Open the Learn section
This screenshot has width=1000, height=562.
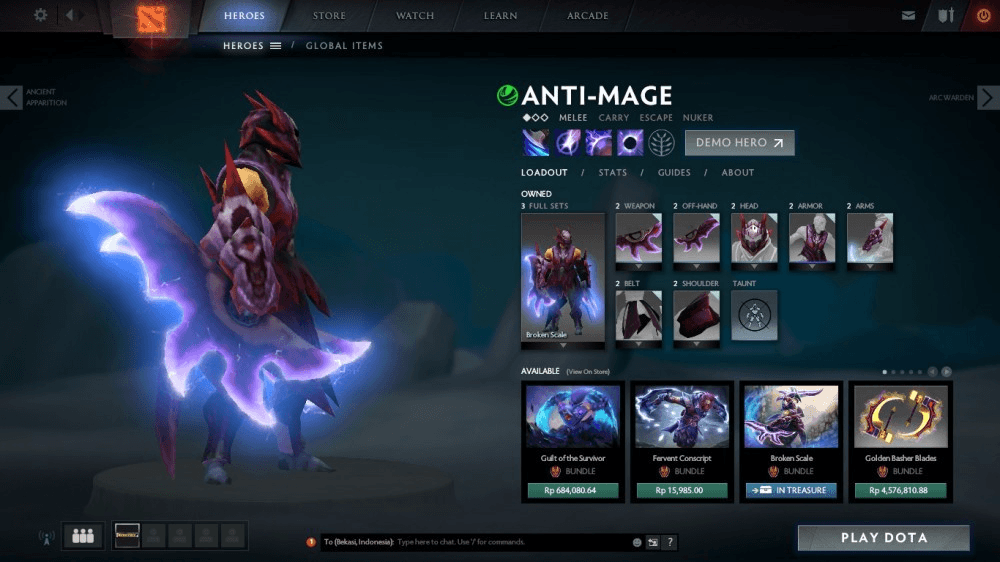point(500,16)
